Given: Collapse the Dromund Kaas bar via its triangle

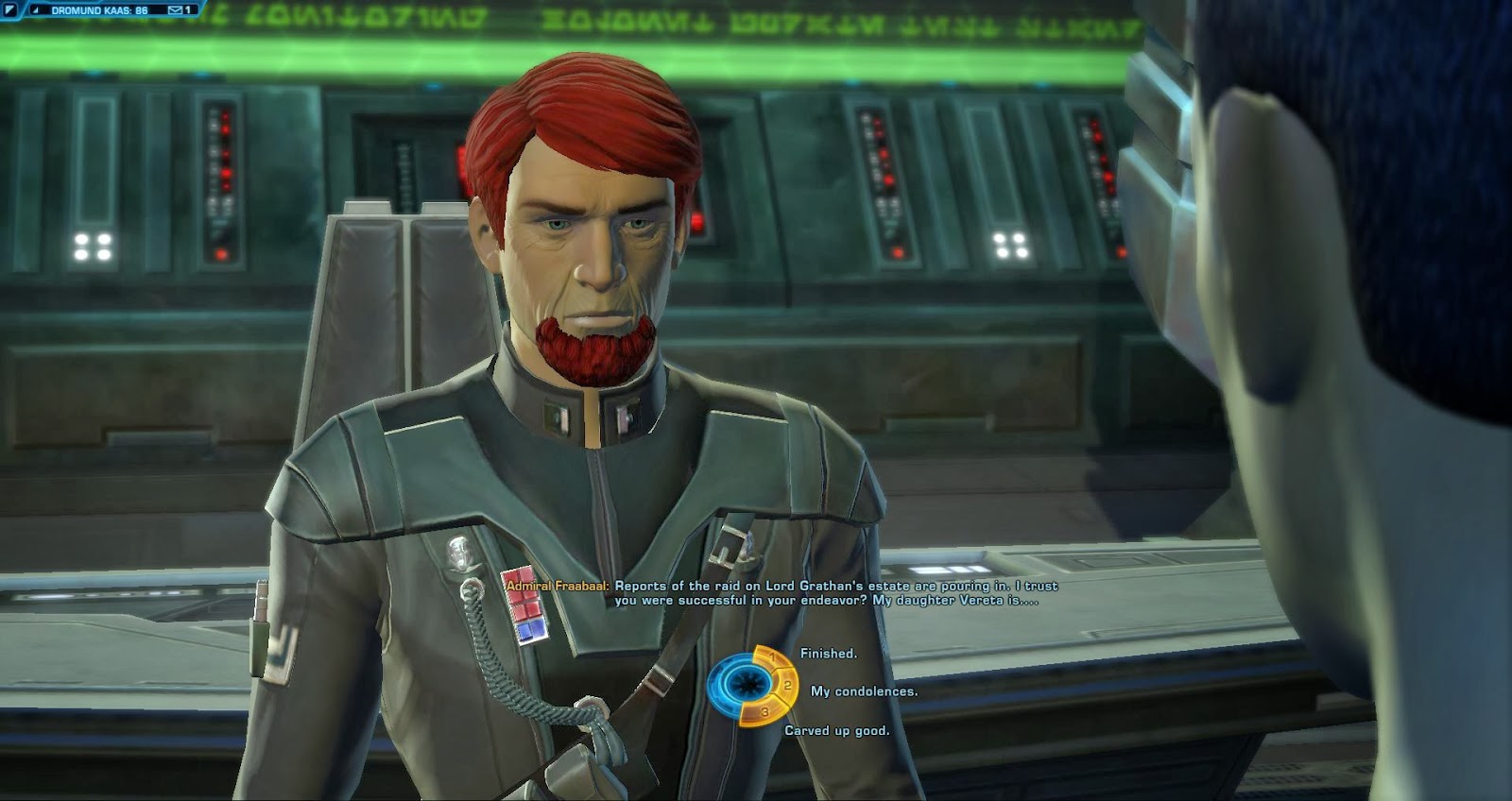Looking at the screenshot, I should point(35,10).
